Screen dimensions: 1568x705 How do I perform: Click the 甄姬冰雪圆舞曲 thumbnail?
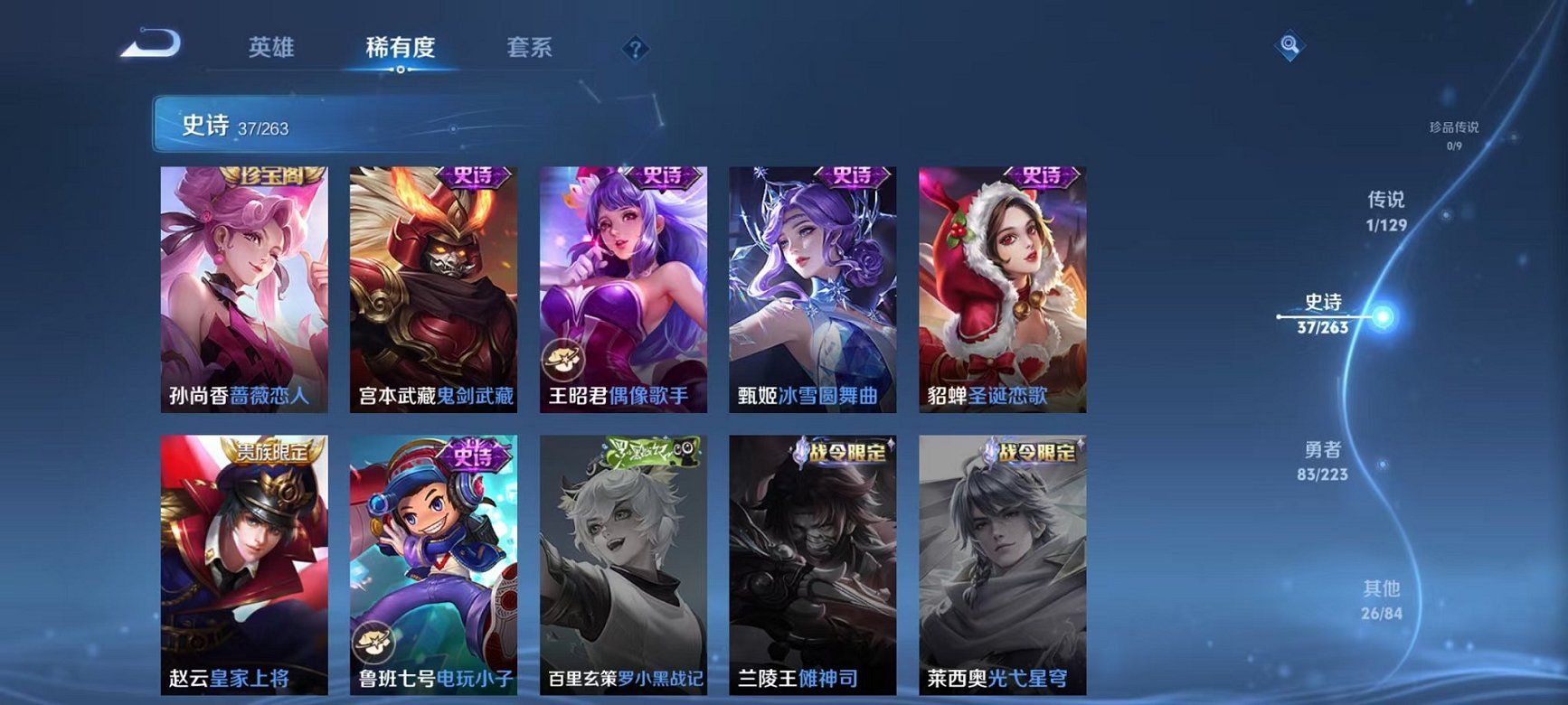(x=812, y=289)
